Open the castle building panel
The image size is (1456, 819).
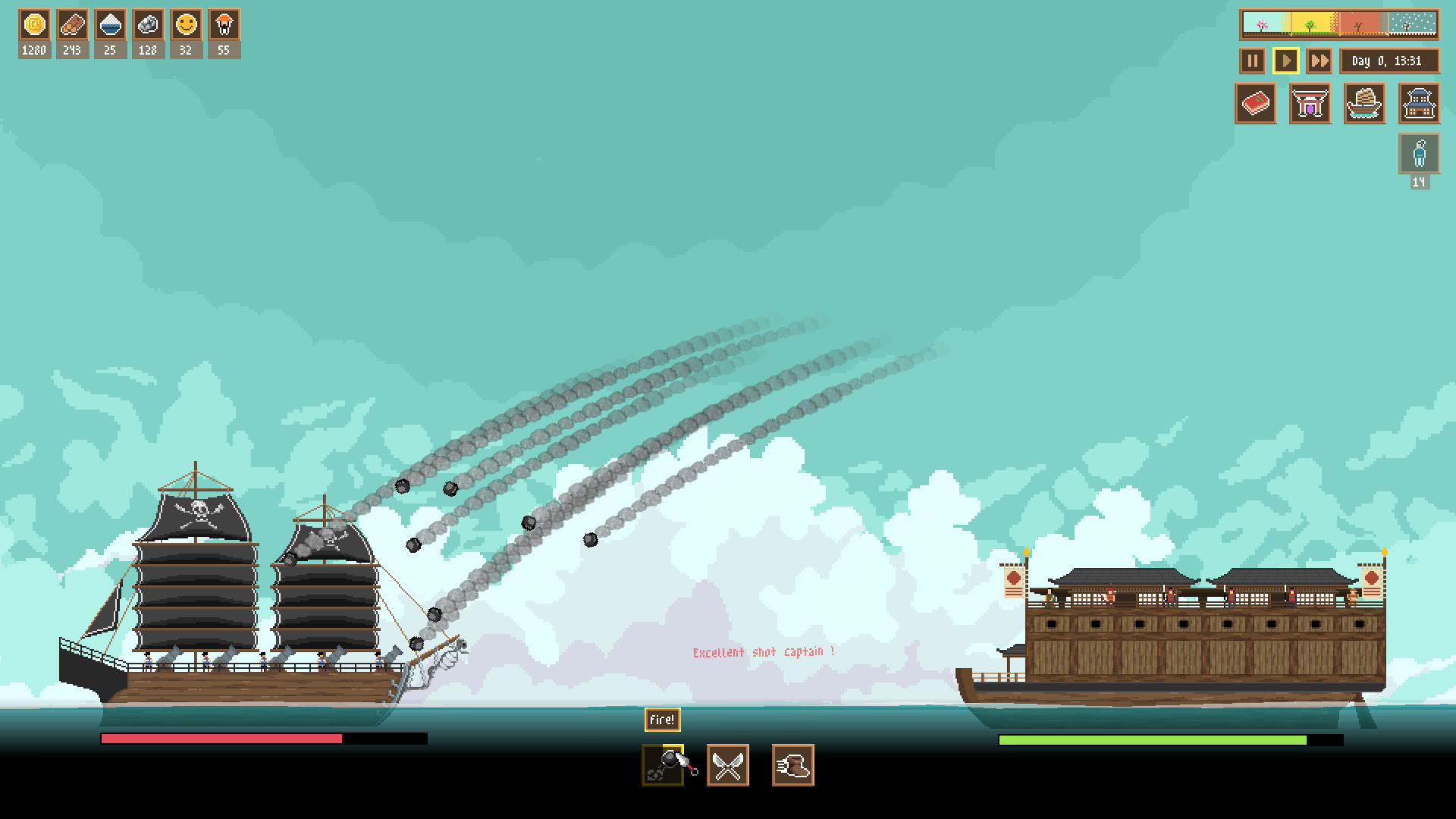(x=1419, y=104)
